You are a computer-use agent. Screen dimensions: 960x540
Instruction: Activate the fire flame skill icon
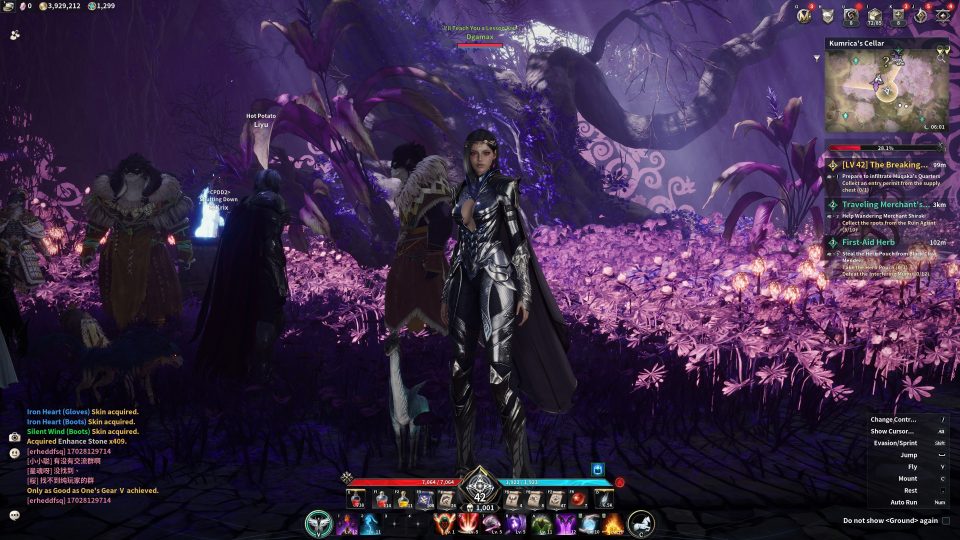613,523
